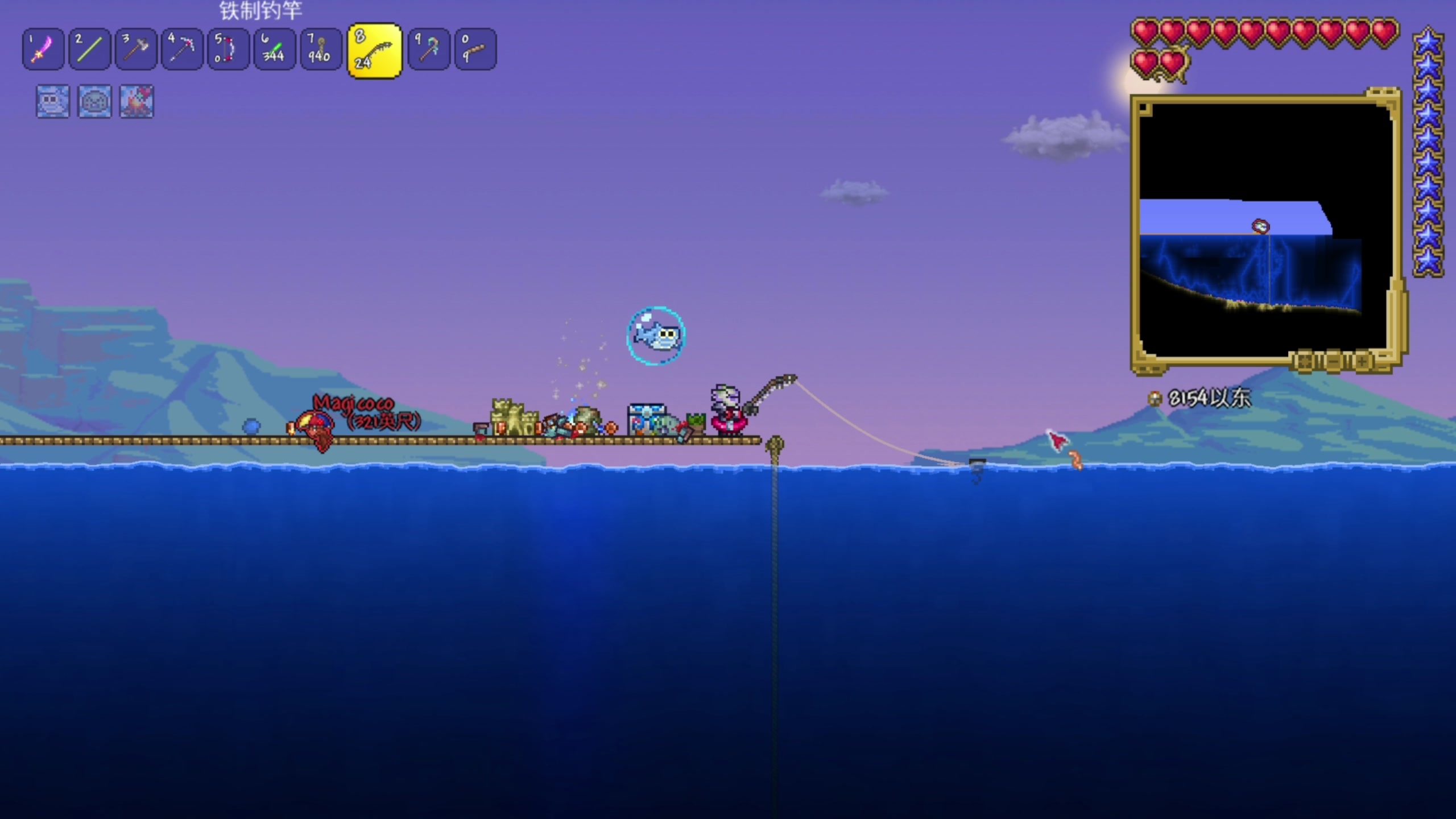Select the pink sword in hotbar slot 1

(x=43, y=49)
